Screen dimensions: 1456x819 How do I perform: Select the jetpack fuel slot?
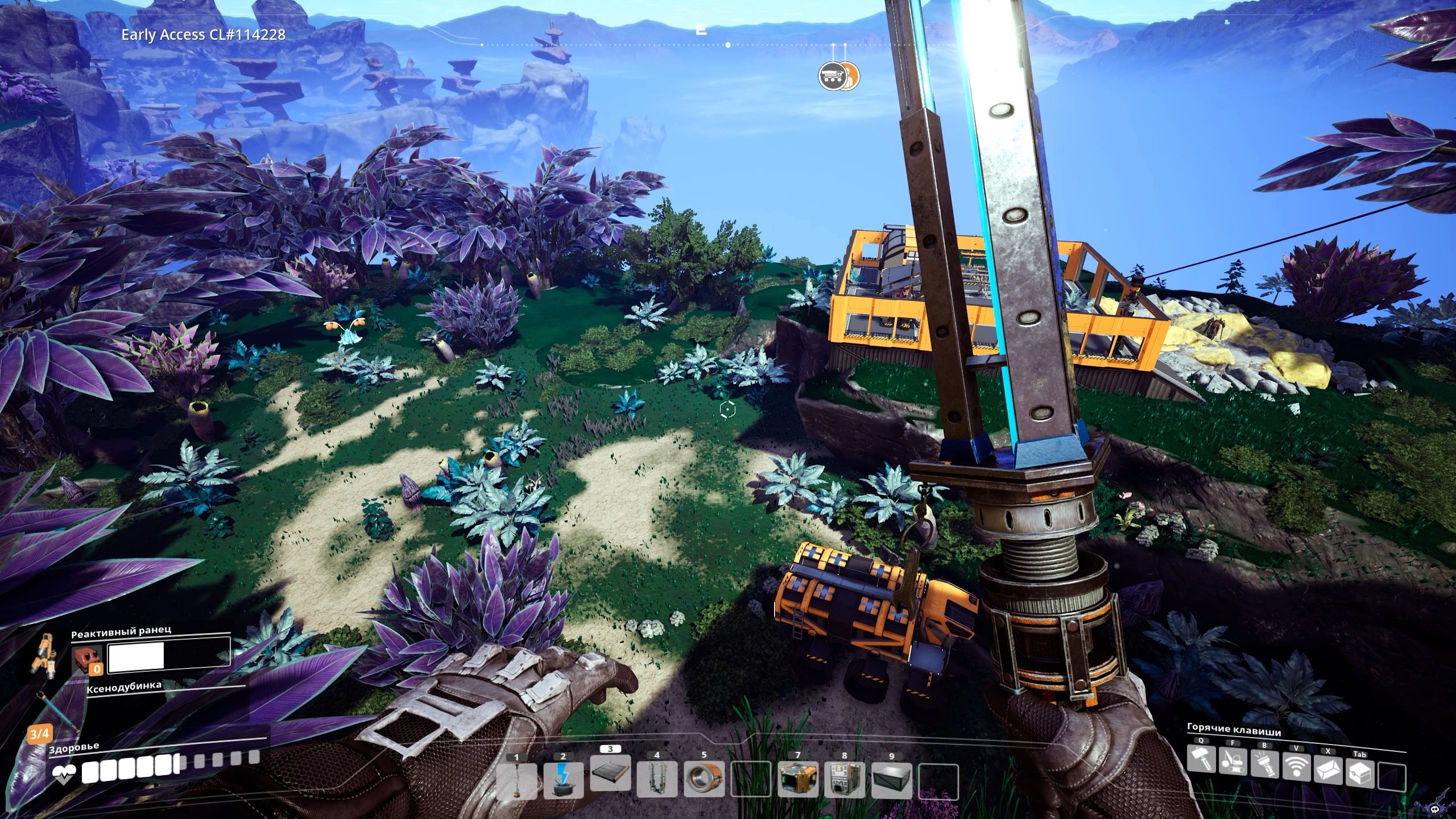87,661
